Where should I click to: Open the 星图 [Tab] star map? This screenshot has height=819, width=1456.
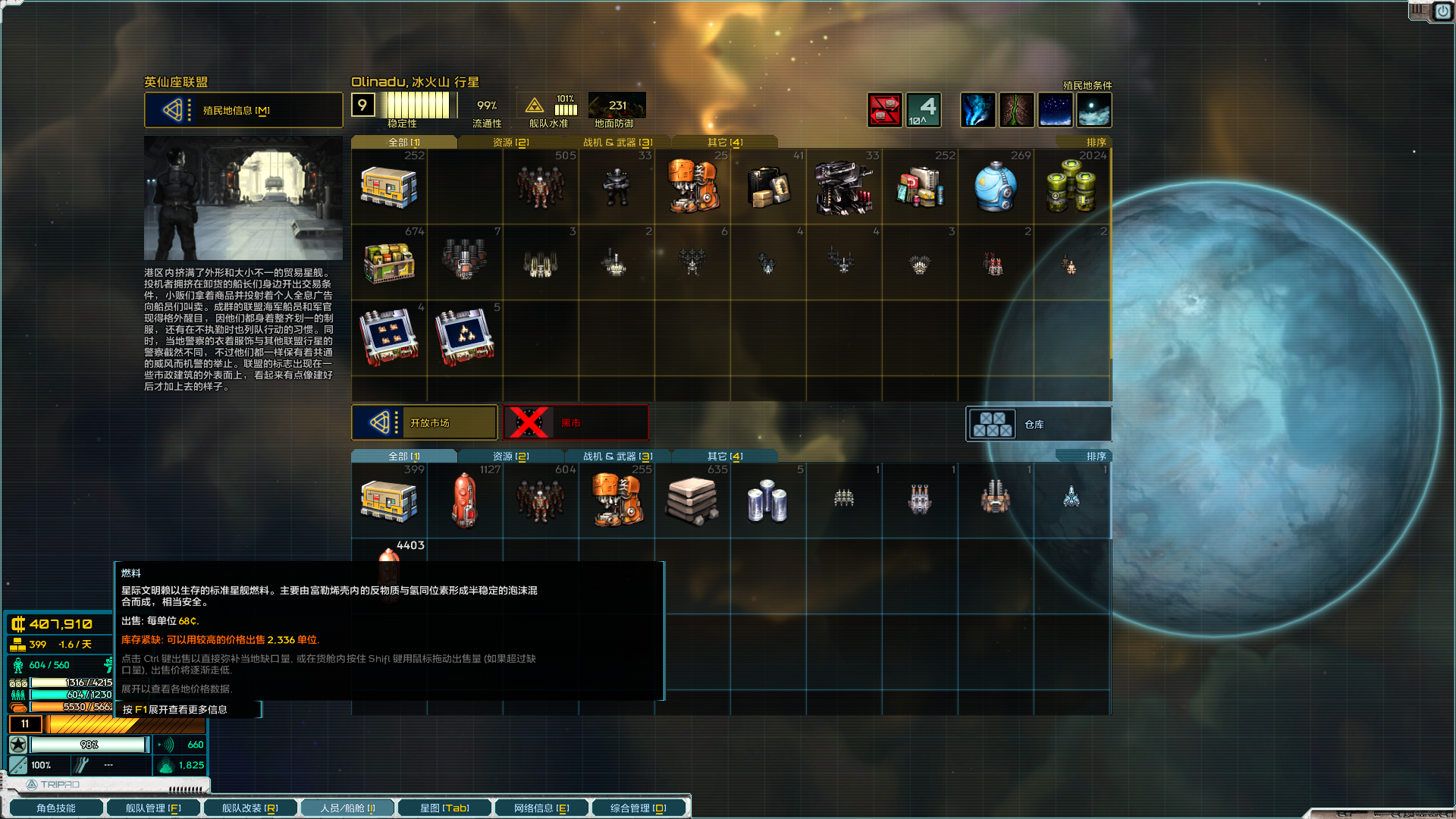point(444,807)
